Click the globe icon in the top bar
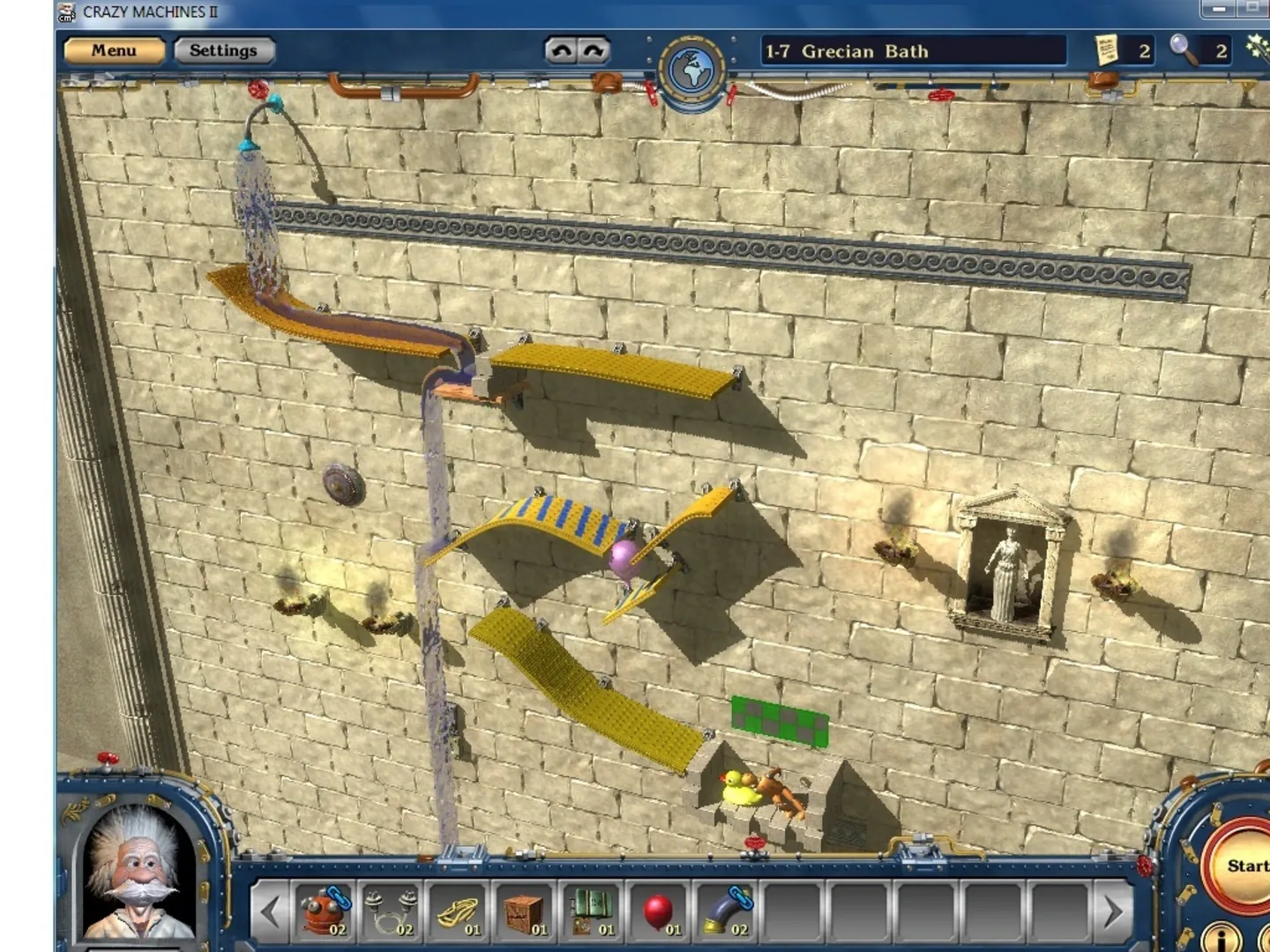 pos(691,71)
